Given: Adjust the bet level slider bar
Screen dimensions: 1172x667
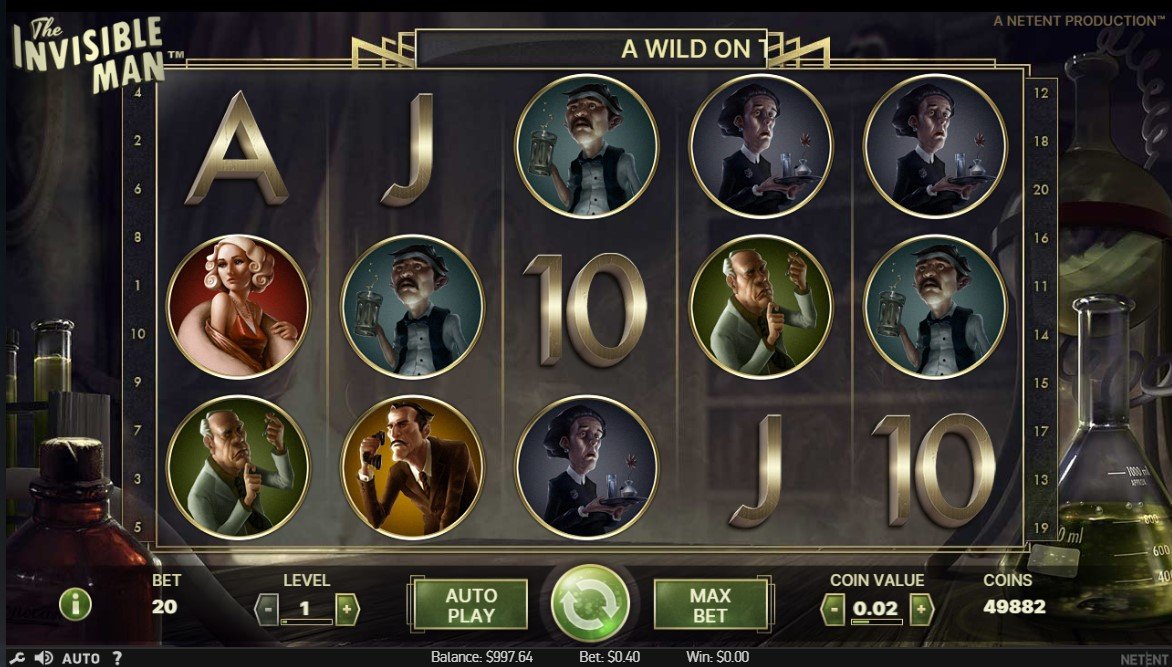Looking at the screenshot, I should (x=306, y=622).
